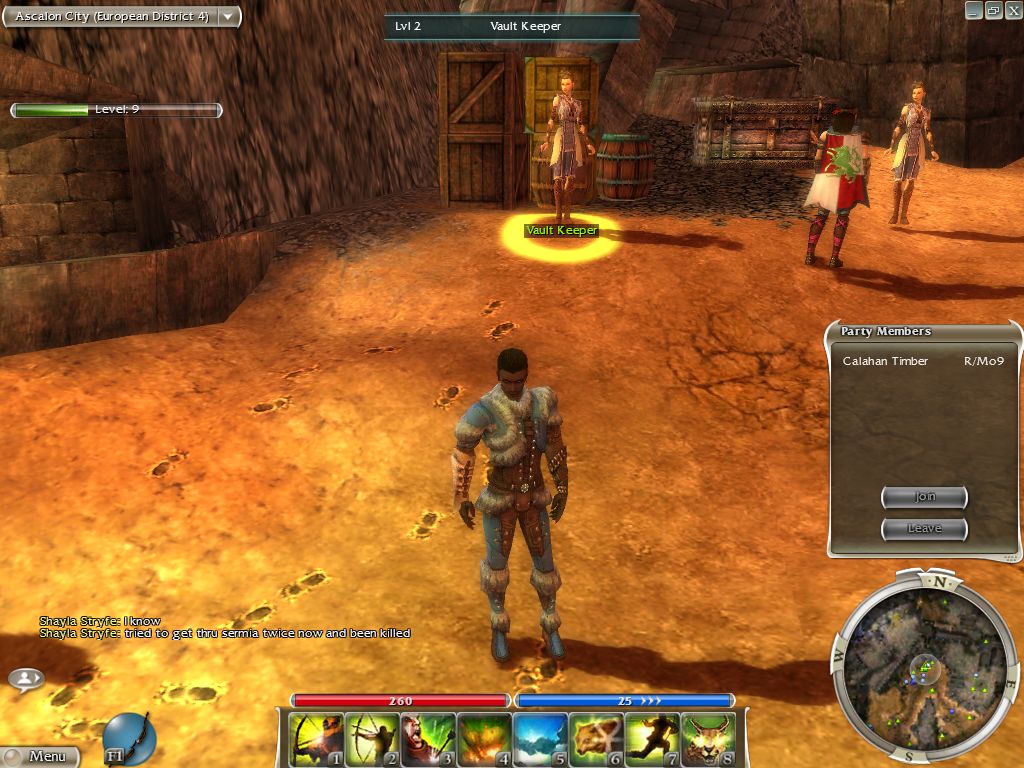This screenshot has width=1024, height=768.
Task: Click the Join party button
Action: [x=924, y=497]
